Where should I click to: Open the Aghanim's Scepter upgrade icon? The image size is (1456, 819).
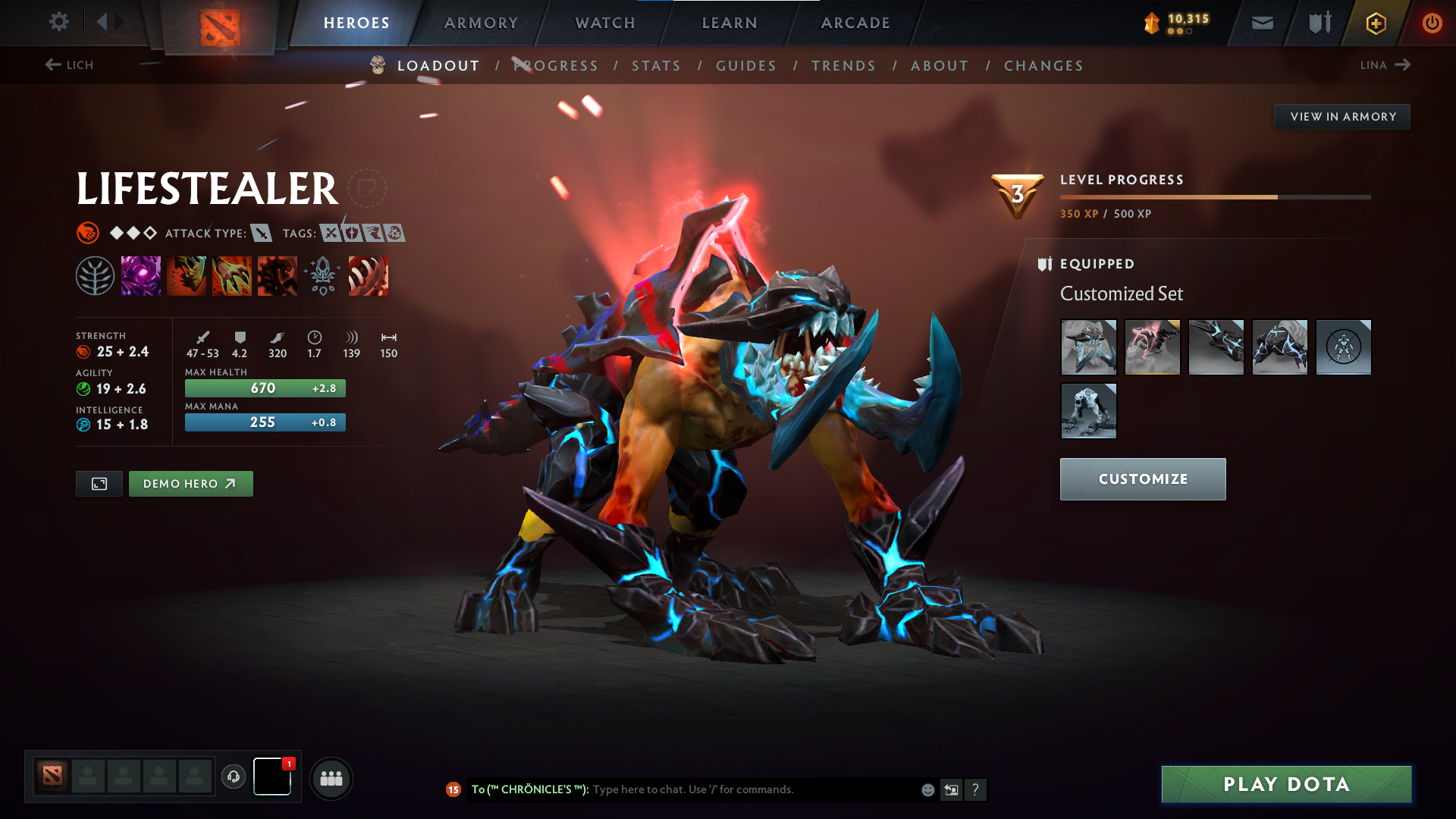coord(323,275)
